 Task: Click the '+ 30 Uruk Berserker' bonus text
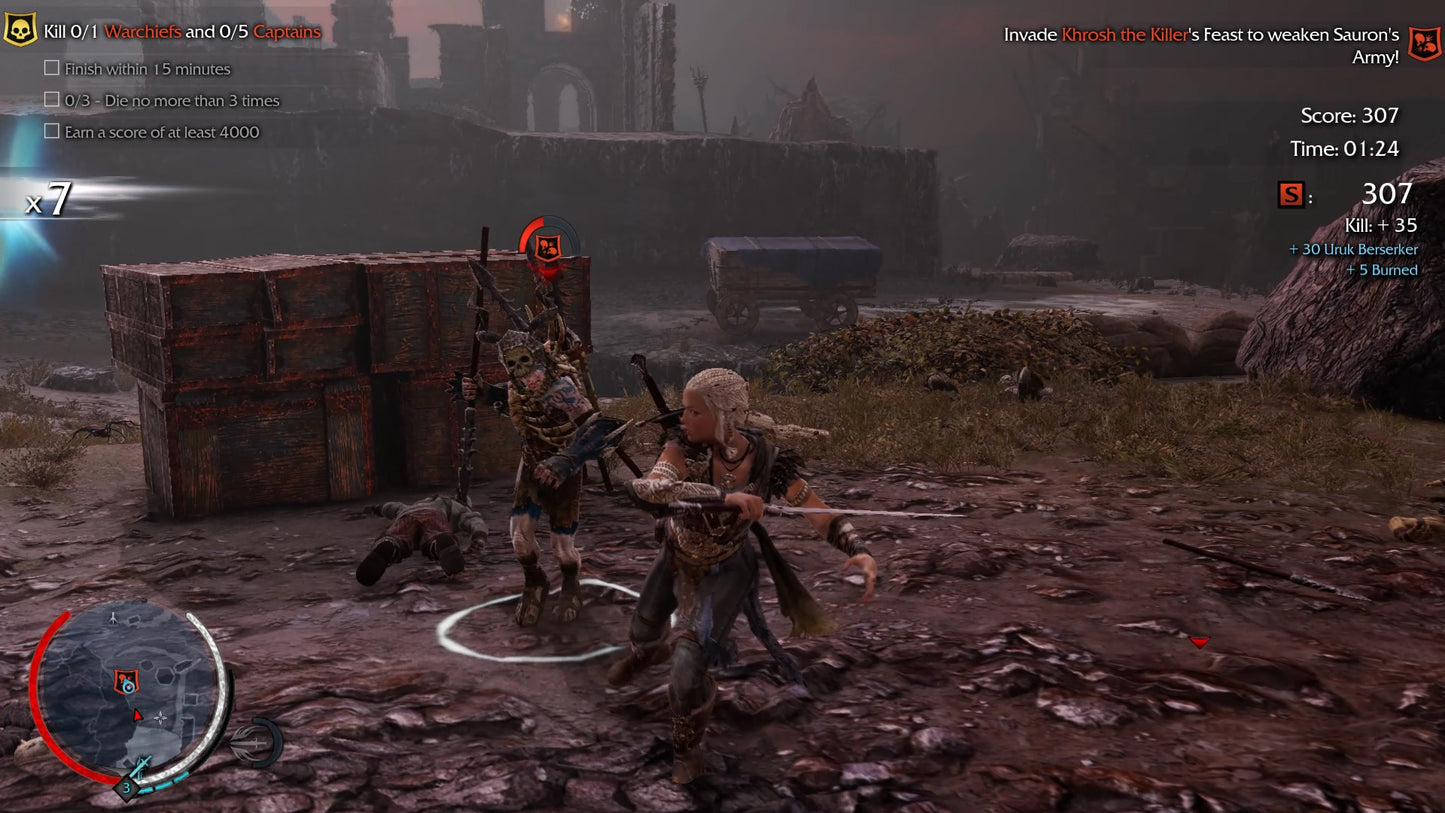coord(1353,249)
